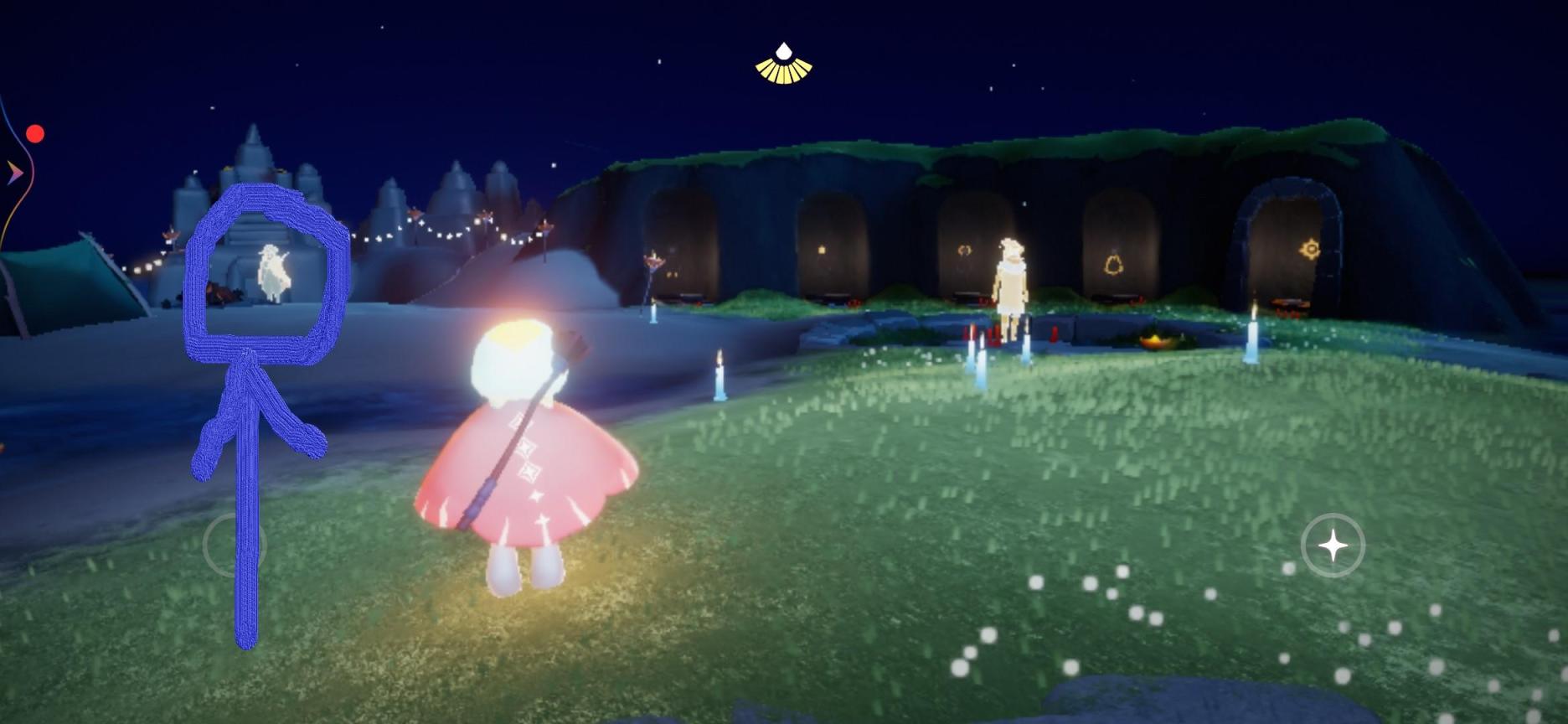Screen dimensions: 1568x724
Task: Expand the side panel arrow tab
Action: pos(14,173)
